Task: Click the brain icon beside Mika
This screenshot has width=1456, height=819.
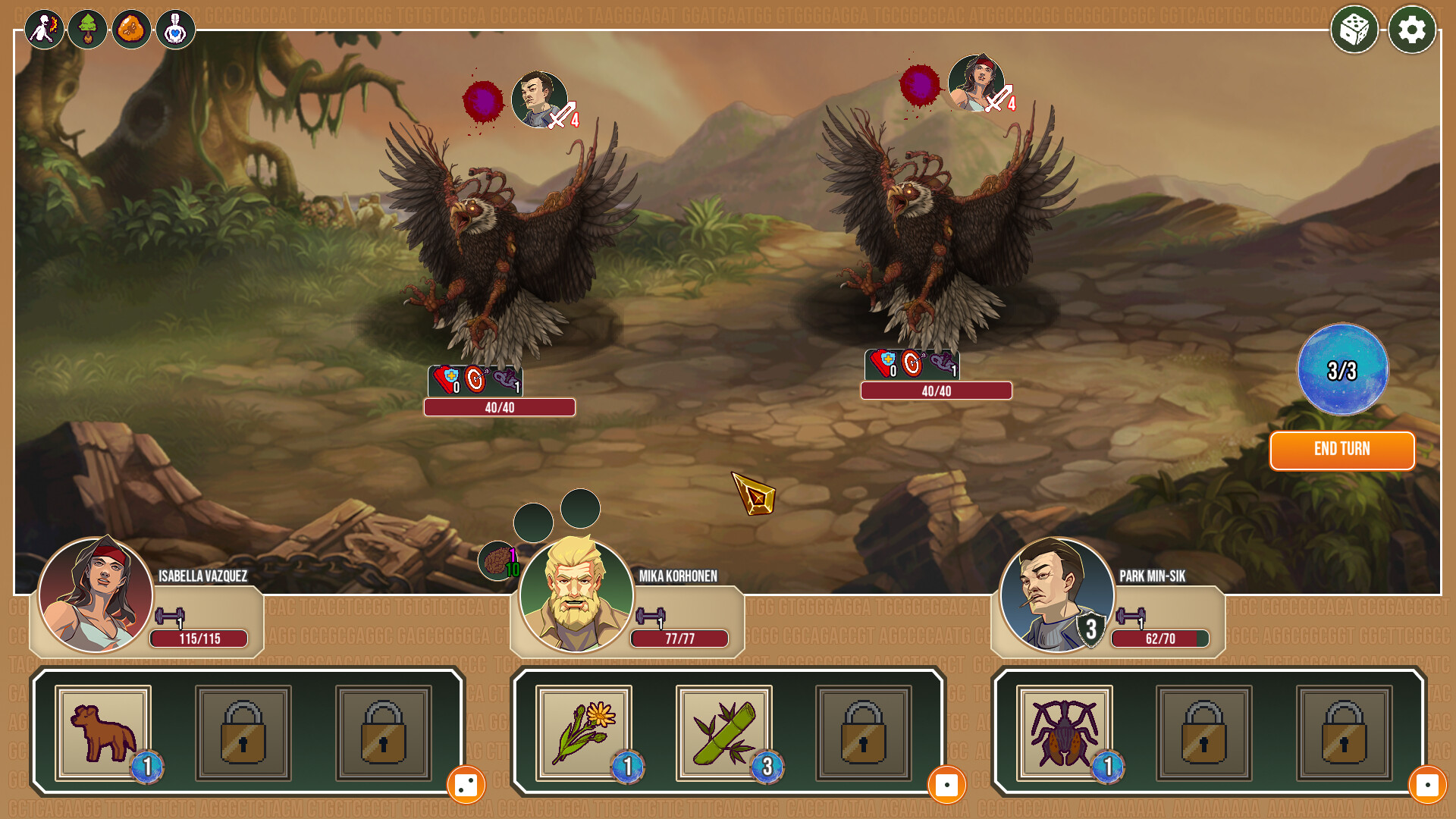Action: (x=497, y=561)
